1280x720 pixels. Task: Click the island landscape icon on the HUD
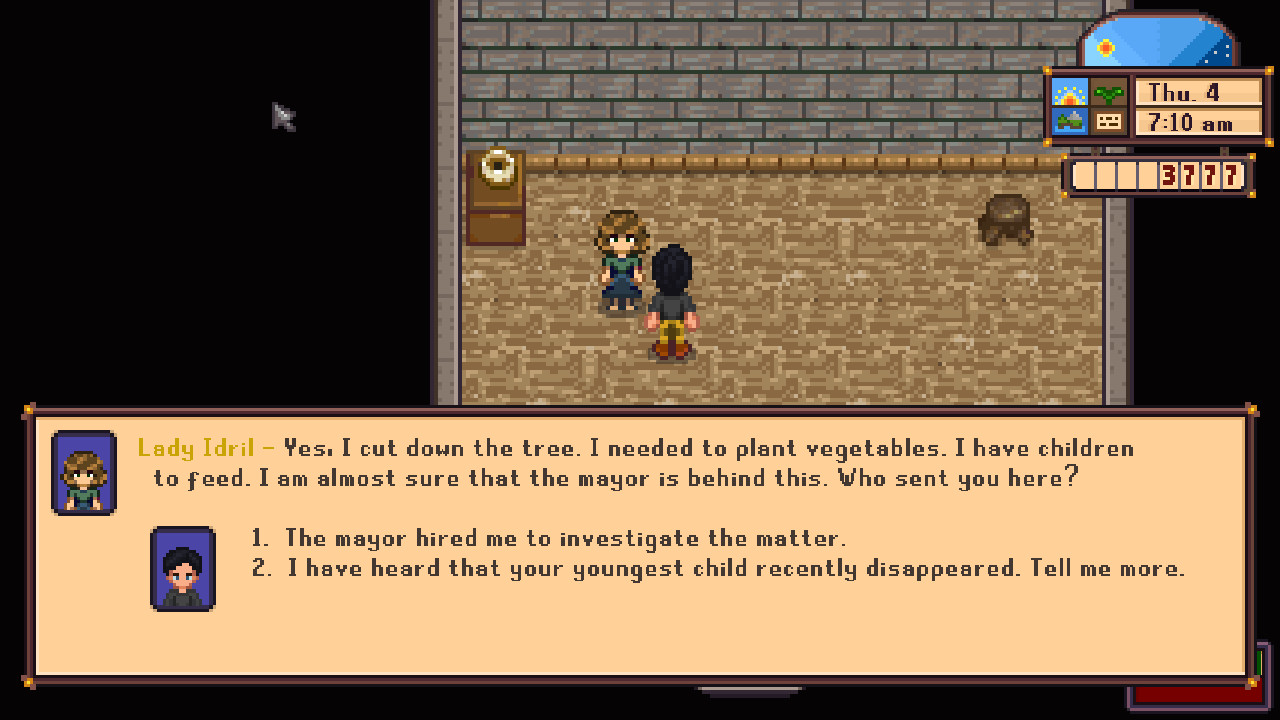1069,122
